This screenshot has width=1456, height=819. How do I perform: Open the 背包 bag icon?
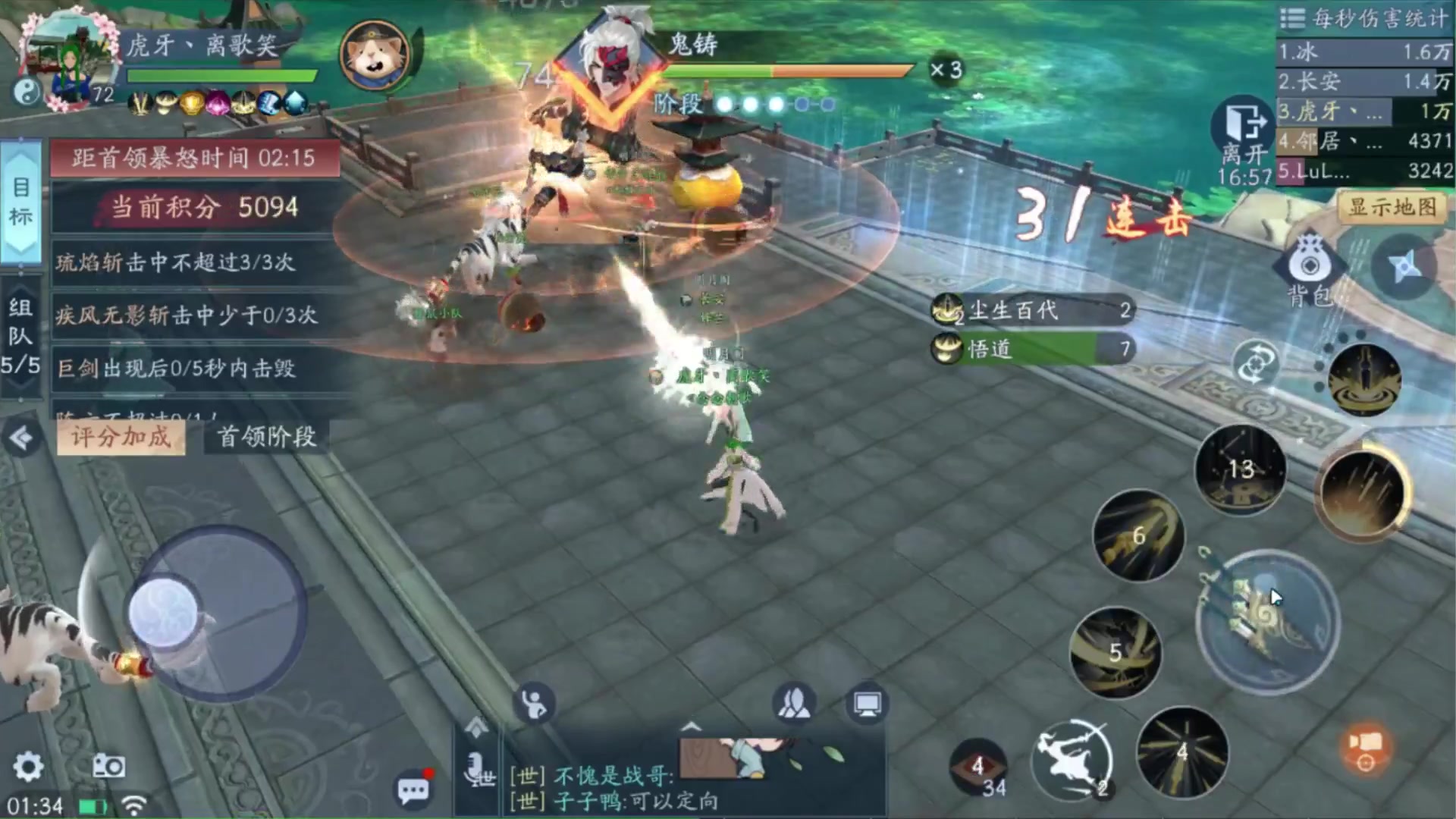coord(1310,271)
